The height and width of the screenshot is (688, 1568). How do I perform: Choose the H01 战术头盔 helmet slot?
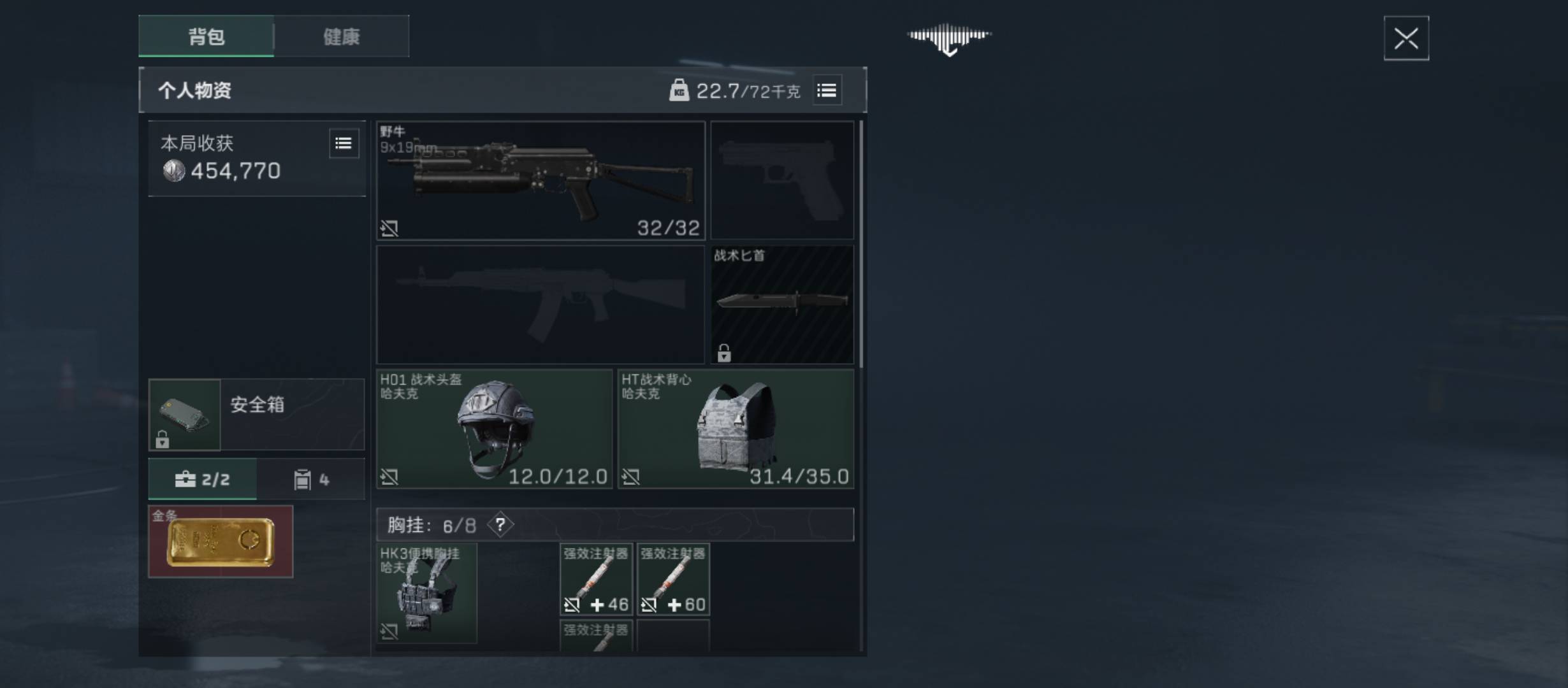point(494,429)
